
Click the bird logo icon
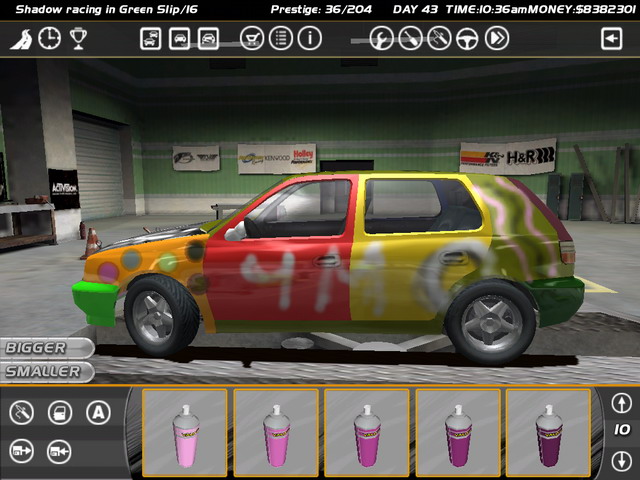pos(20,39)
